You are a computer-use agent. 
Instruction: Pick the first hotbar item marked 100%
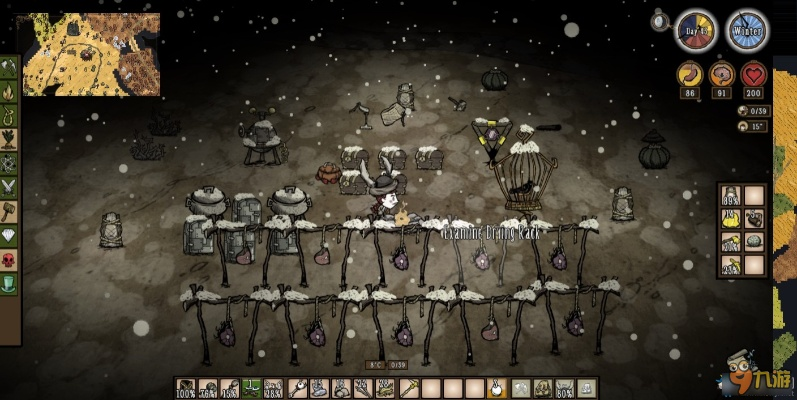click(186, 388)
